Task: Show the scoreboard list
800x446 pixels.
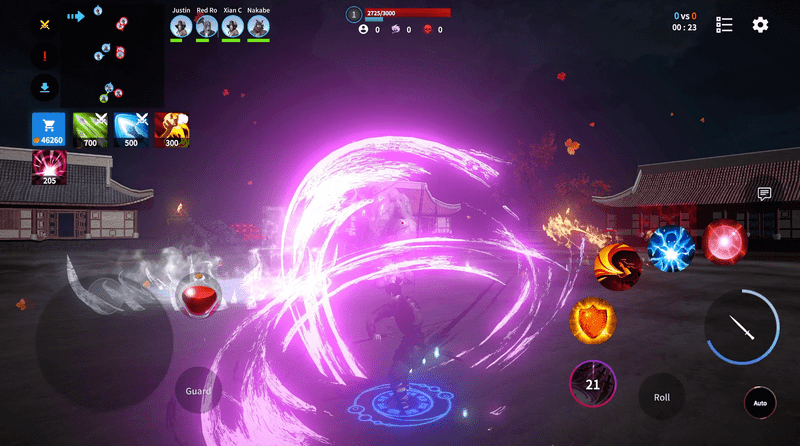Action: (725, 25)
